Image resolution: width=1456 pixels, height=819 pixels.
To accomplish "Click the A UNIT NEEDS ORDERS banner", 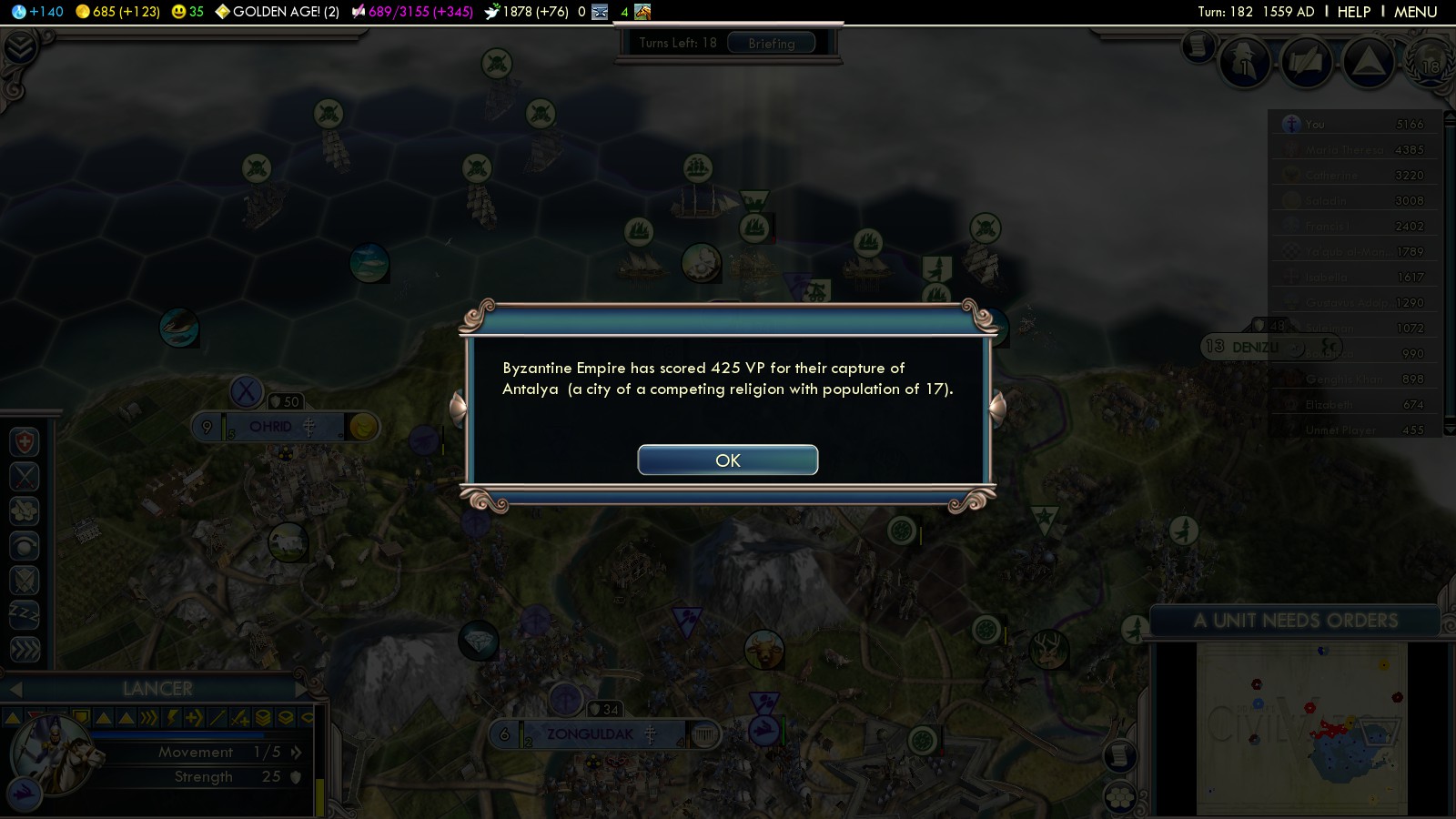I will tap(1294, 621).
